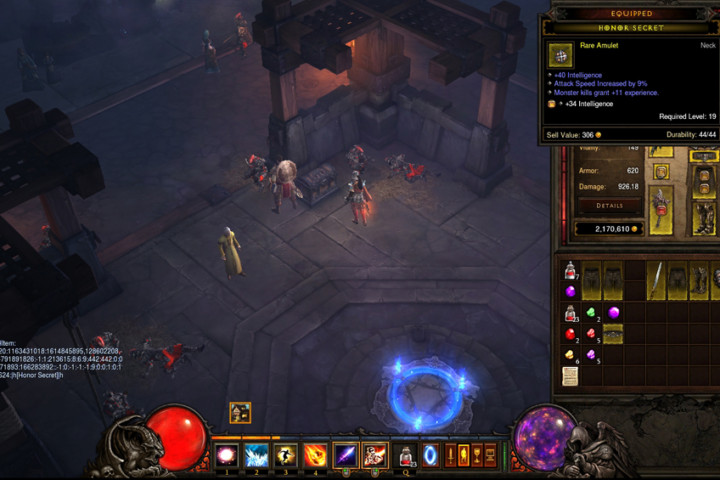The image size is (720, 480).
Task: Open the blue town portal
Action: click(430, 455)
